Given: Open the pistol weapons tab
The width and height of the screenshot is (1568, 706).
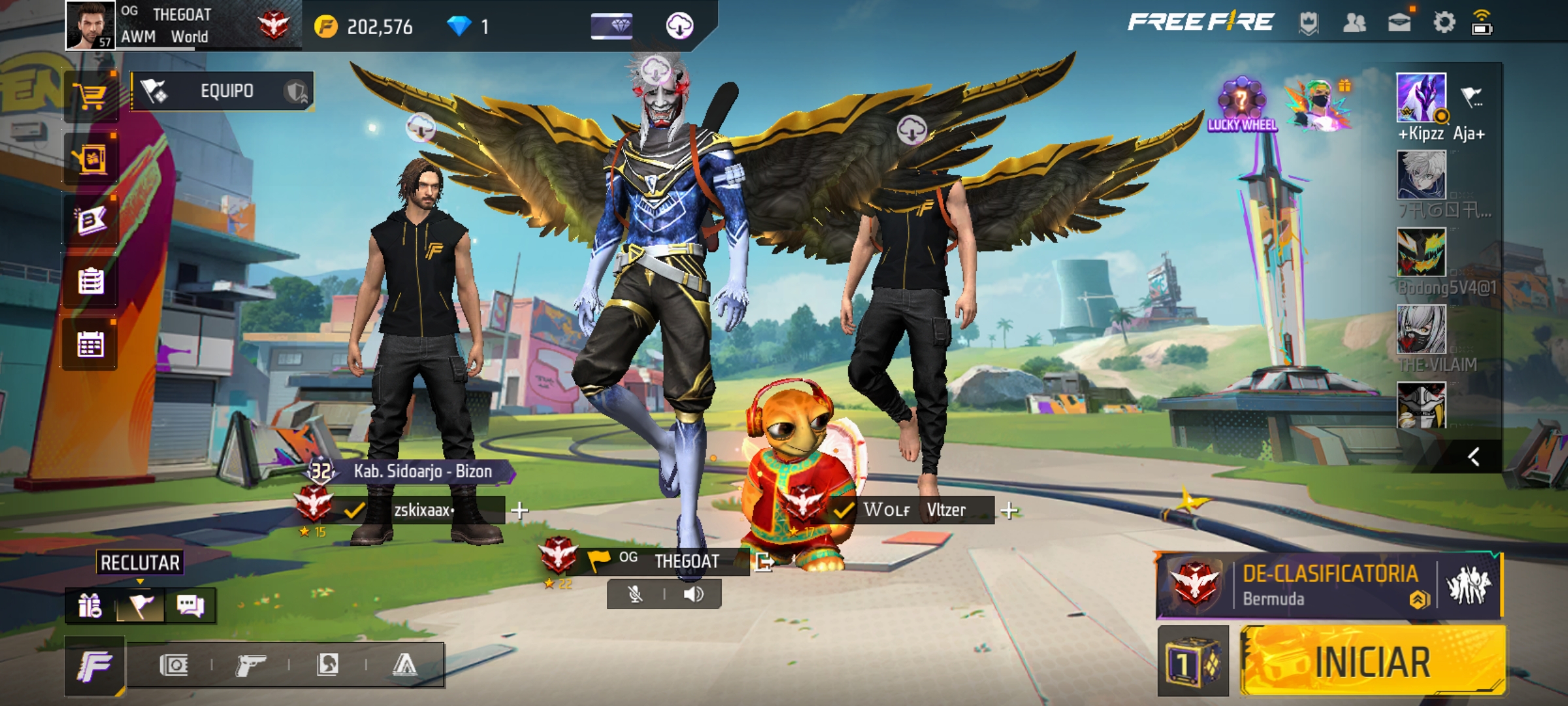Looking at the screenshot, I should coord(250,665).
